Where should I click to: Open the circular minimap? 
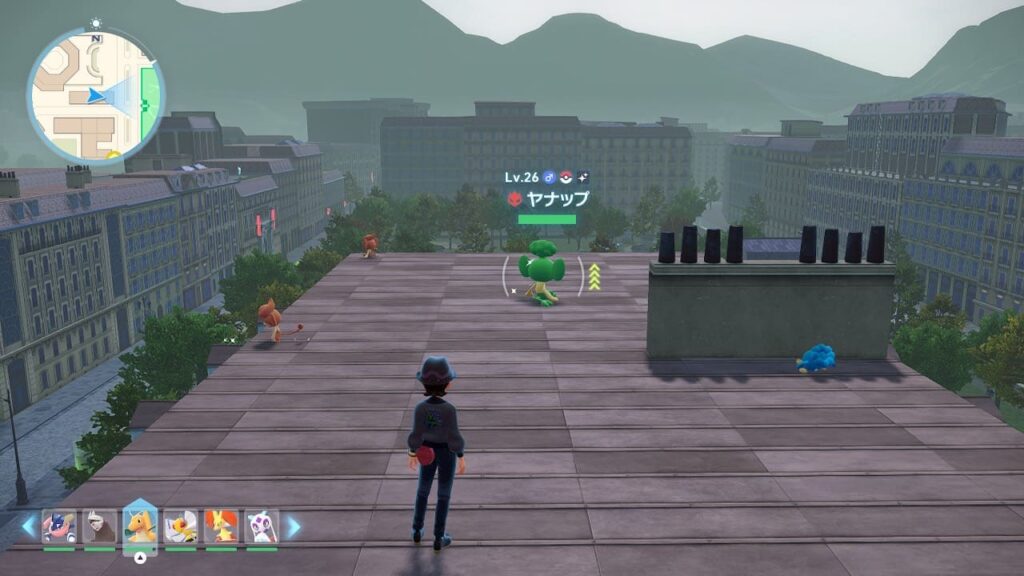[x=95, y=94]
